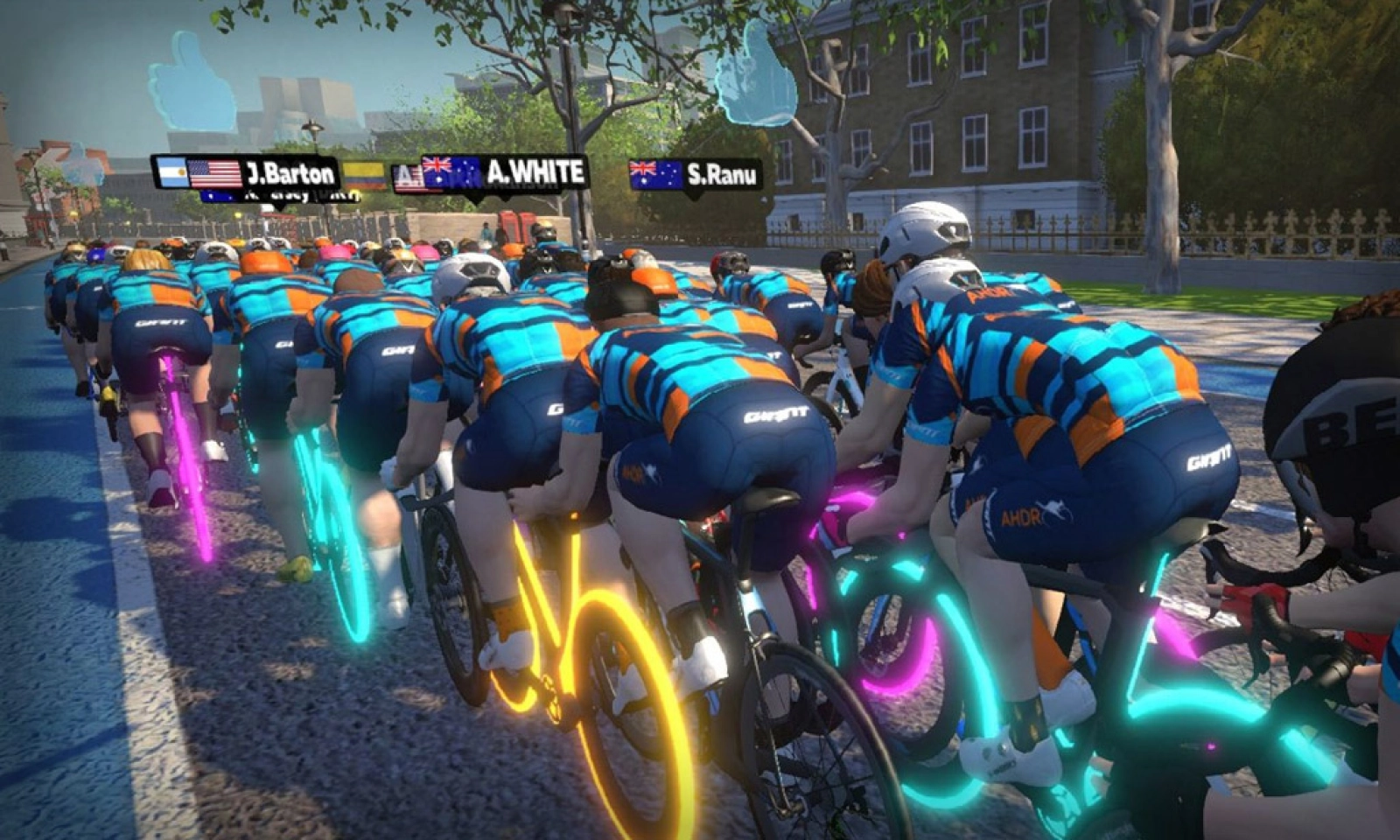Viewport: 1400px width, 840px height.
Task: Click the Argentina flag beside J.Barton
Action: (x=171, y=171)
